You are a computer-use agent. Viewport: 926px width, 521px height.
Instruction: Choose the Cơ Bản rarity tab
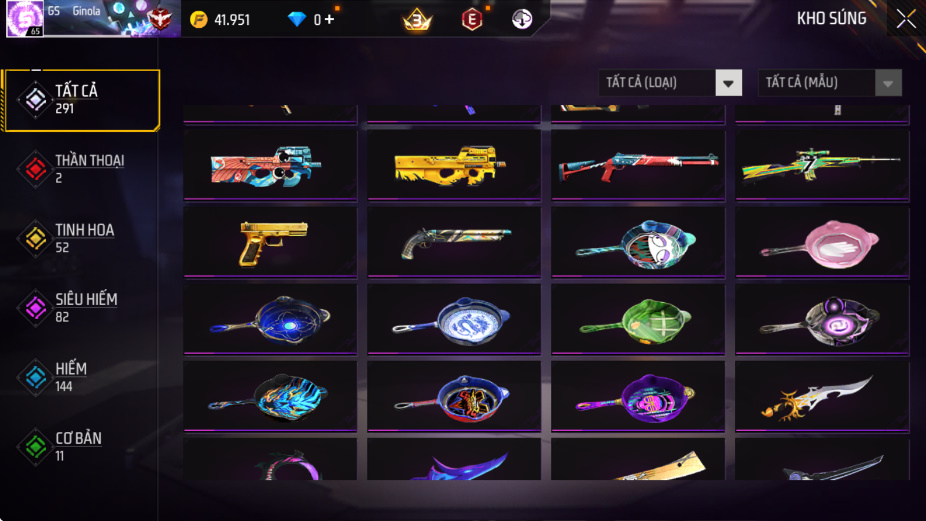(x=78, y=446)
